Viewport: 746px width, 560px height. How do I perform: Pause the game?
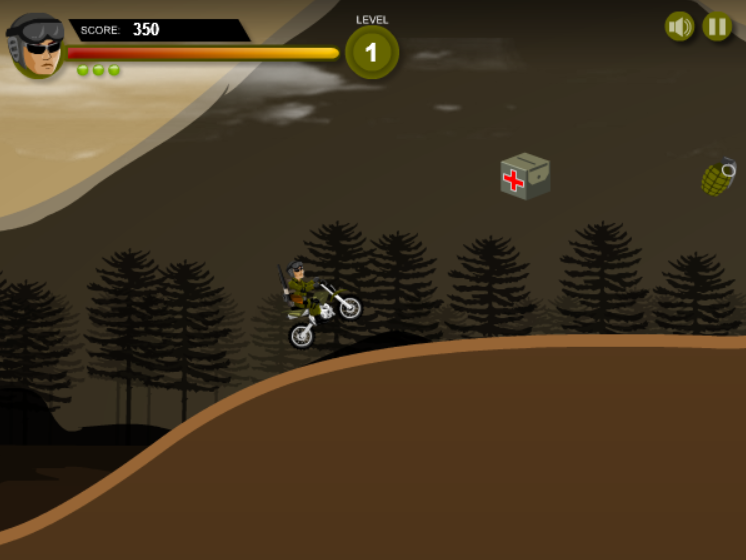717,26
